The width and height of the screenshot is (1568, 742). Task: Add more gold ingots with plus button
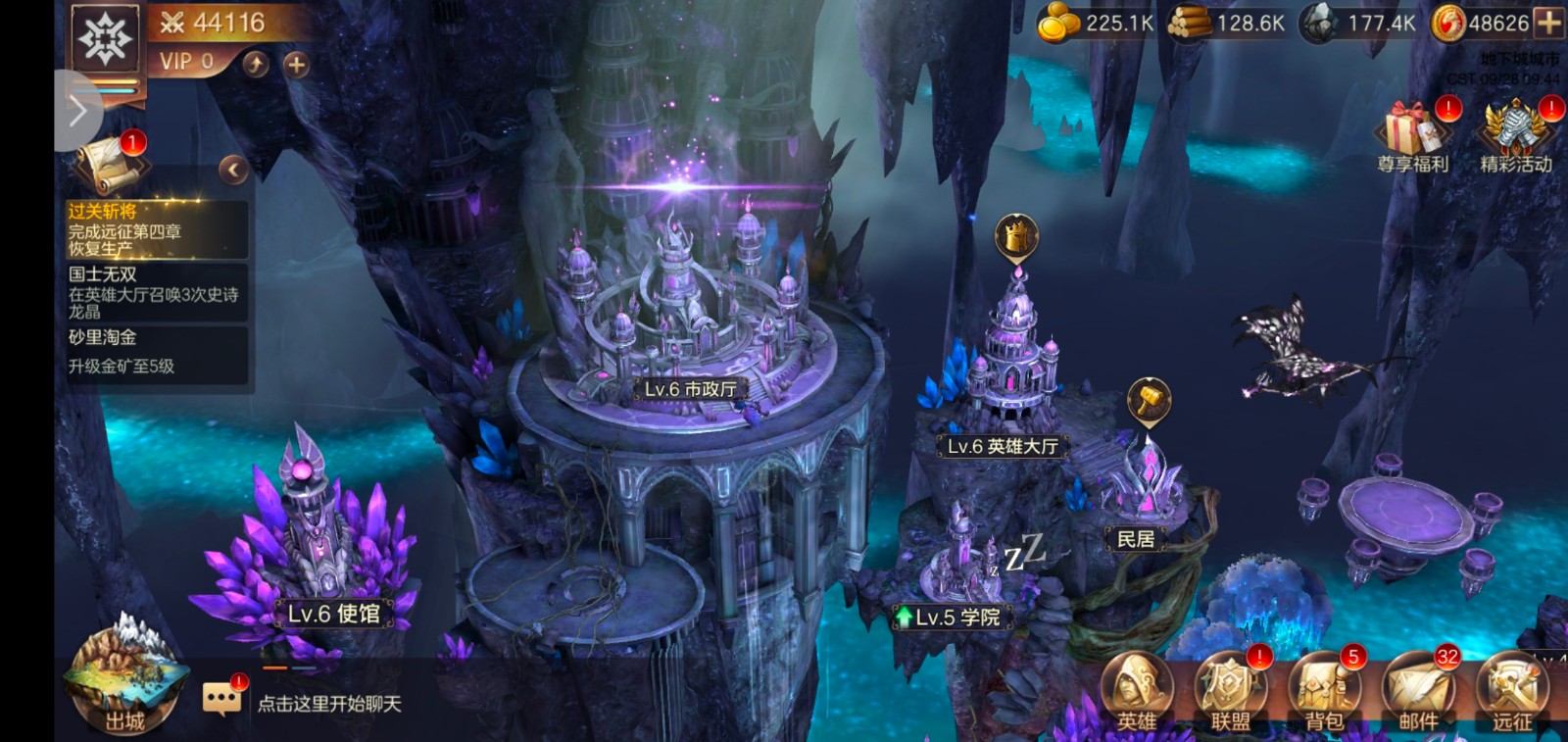click(x=1549, y=23)
